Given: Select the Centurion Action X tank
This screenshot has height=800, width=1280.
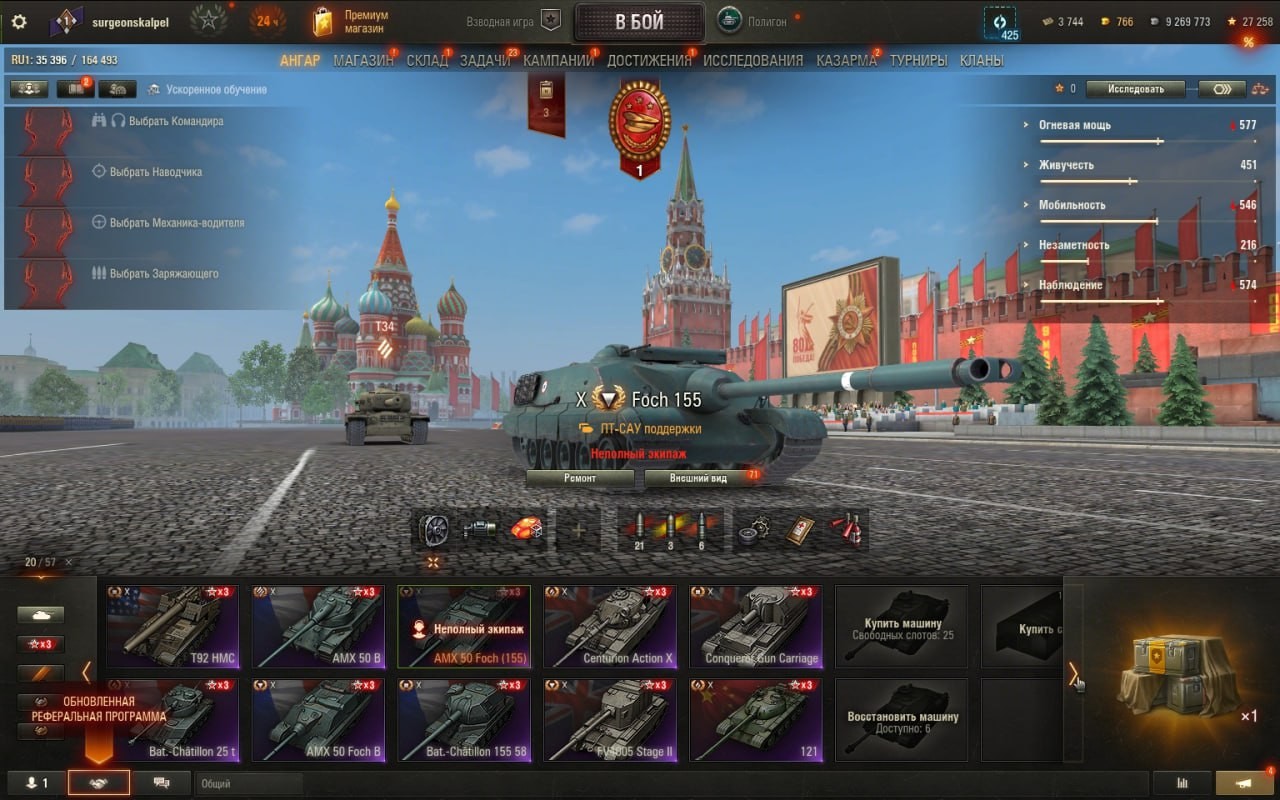Looking at the screenshot, I should [610, 627].
